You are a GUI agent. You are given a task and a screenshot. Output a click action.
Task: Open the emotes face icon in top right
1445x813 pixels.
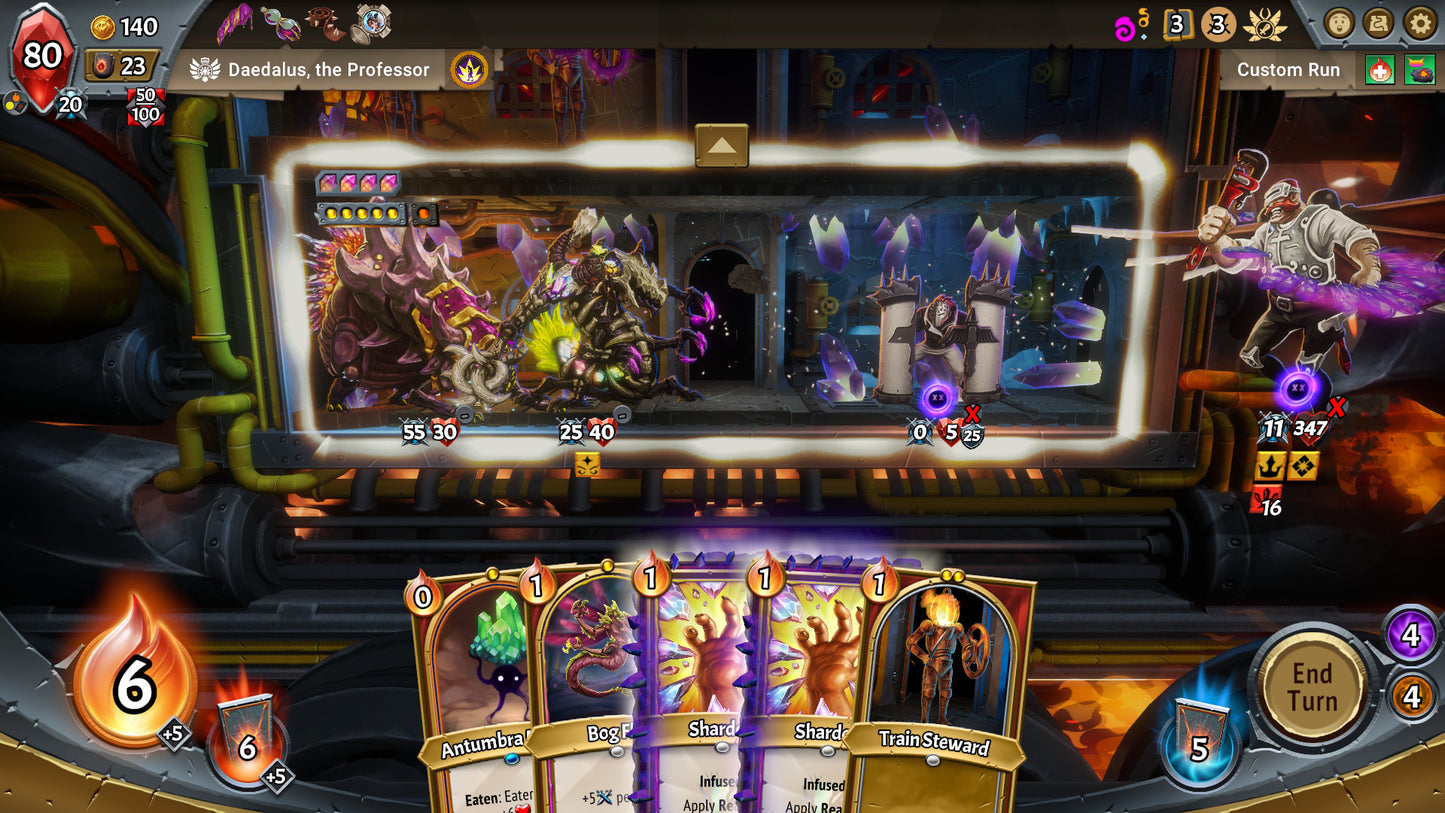1340,23
